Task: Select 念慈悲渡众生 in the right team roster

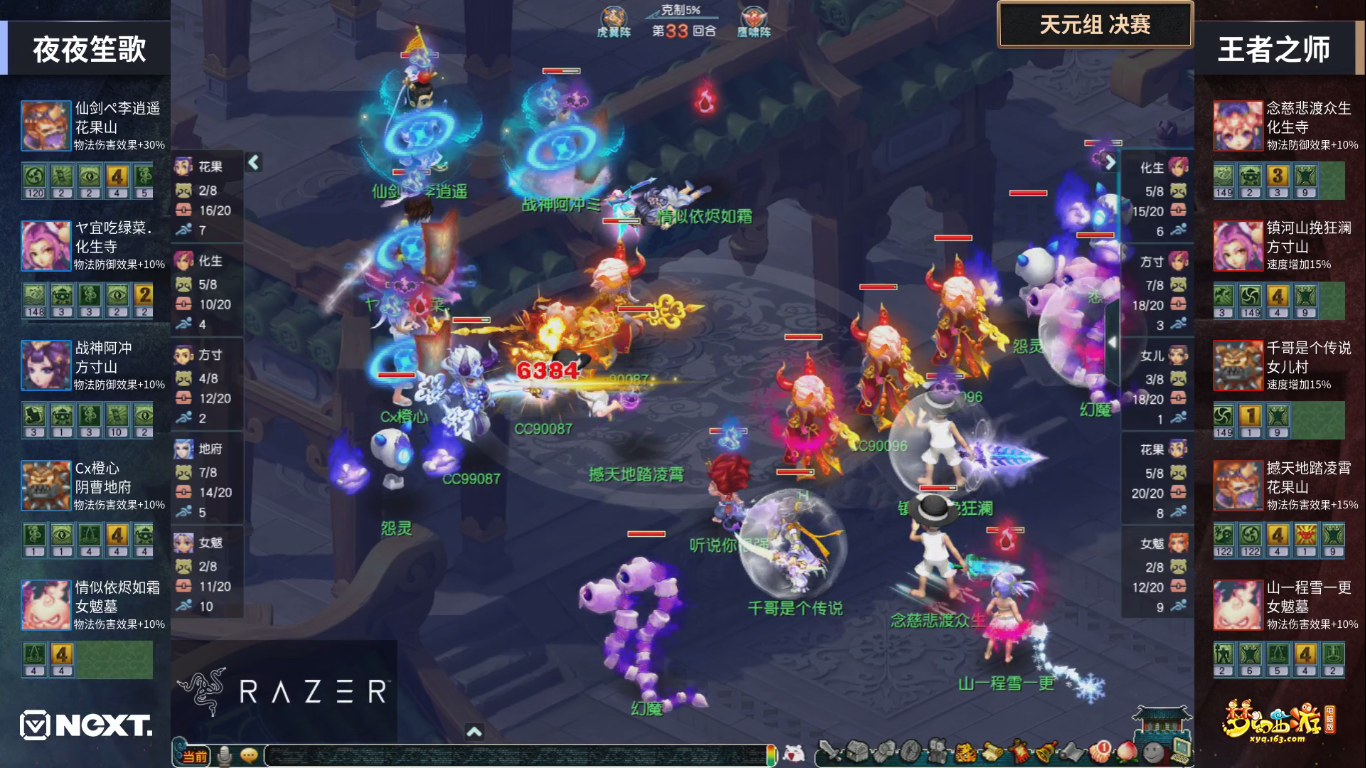Action: tap(1238, 126)
